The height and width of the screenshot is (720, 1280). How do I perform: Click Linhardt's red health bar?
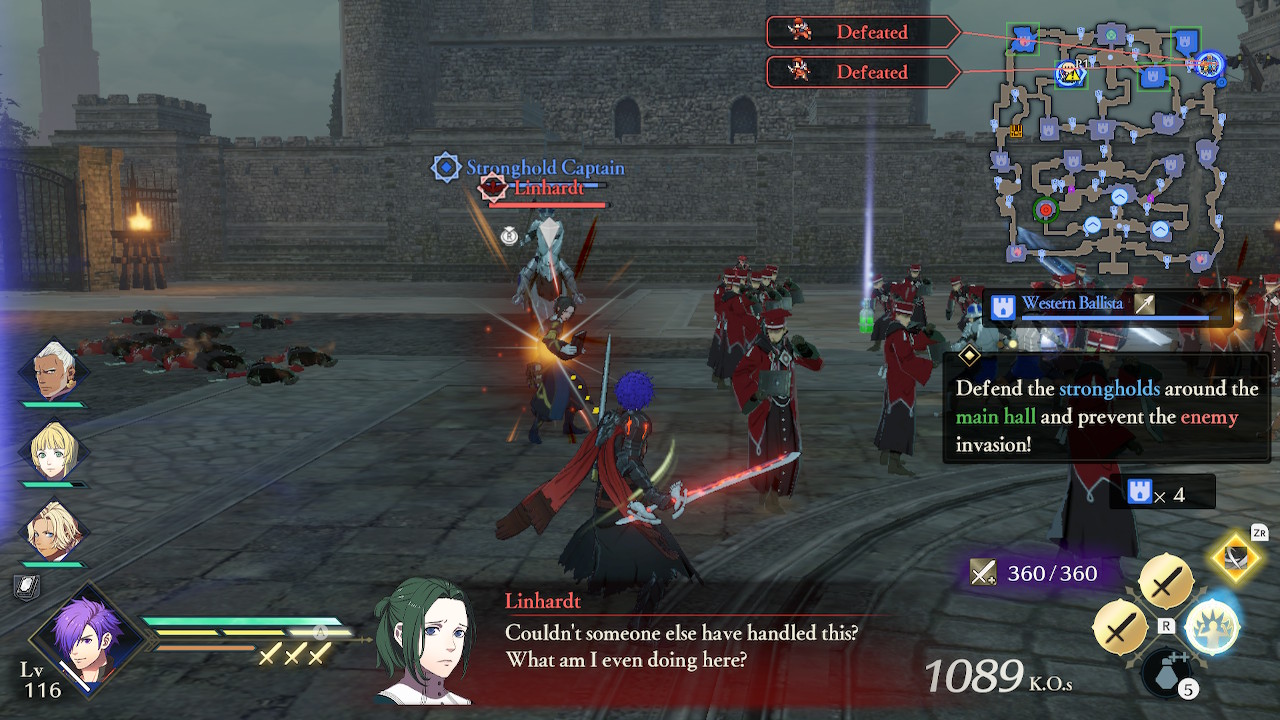click(545, 203)
